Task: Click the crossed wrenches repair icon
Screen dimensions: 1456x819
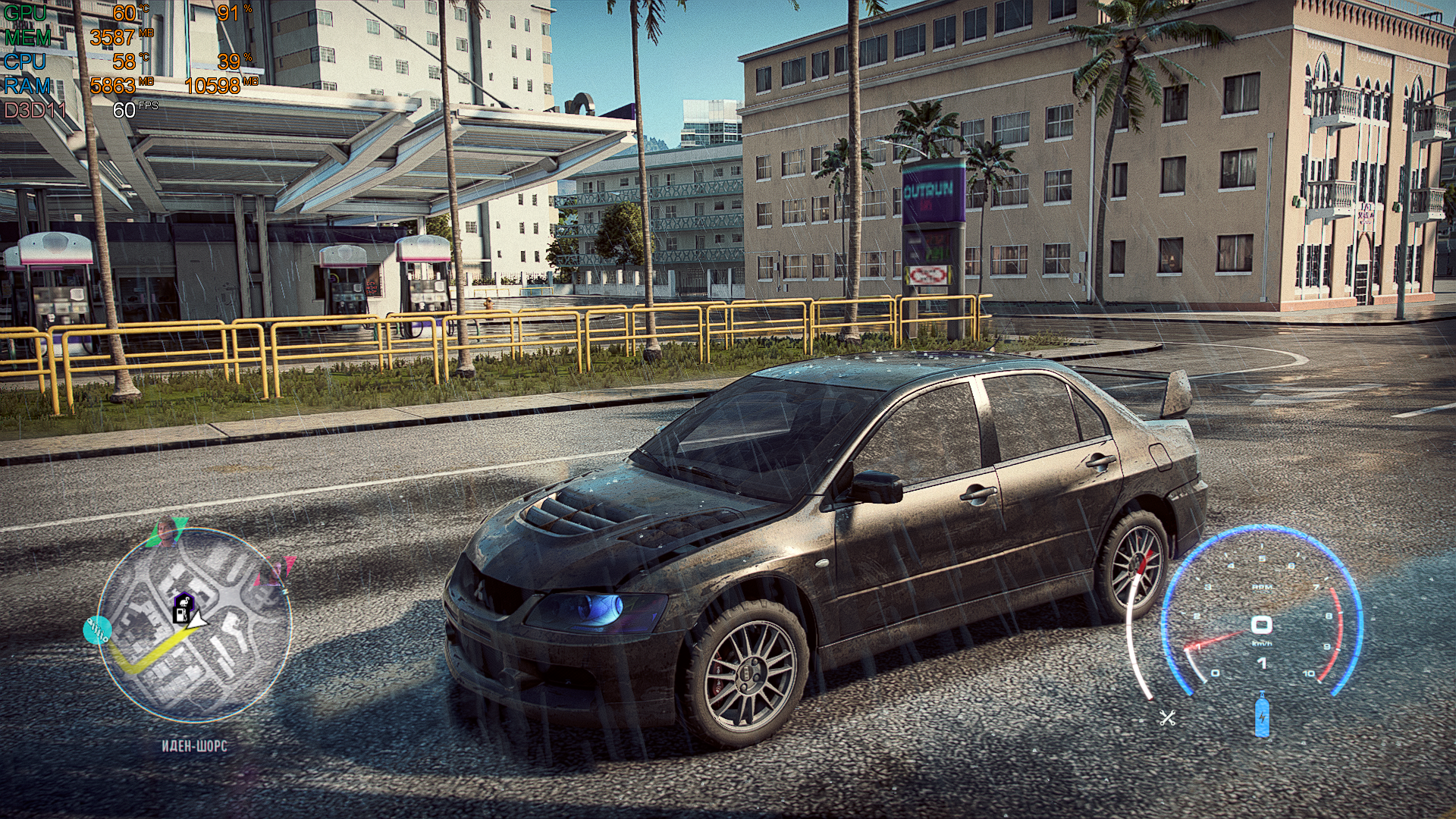Action: click(1167, 717)
